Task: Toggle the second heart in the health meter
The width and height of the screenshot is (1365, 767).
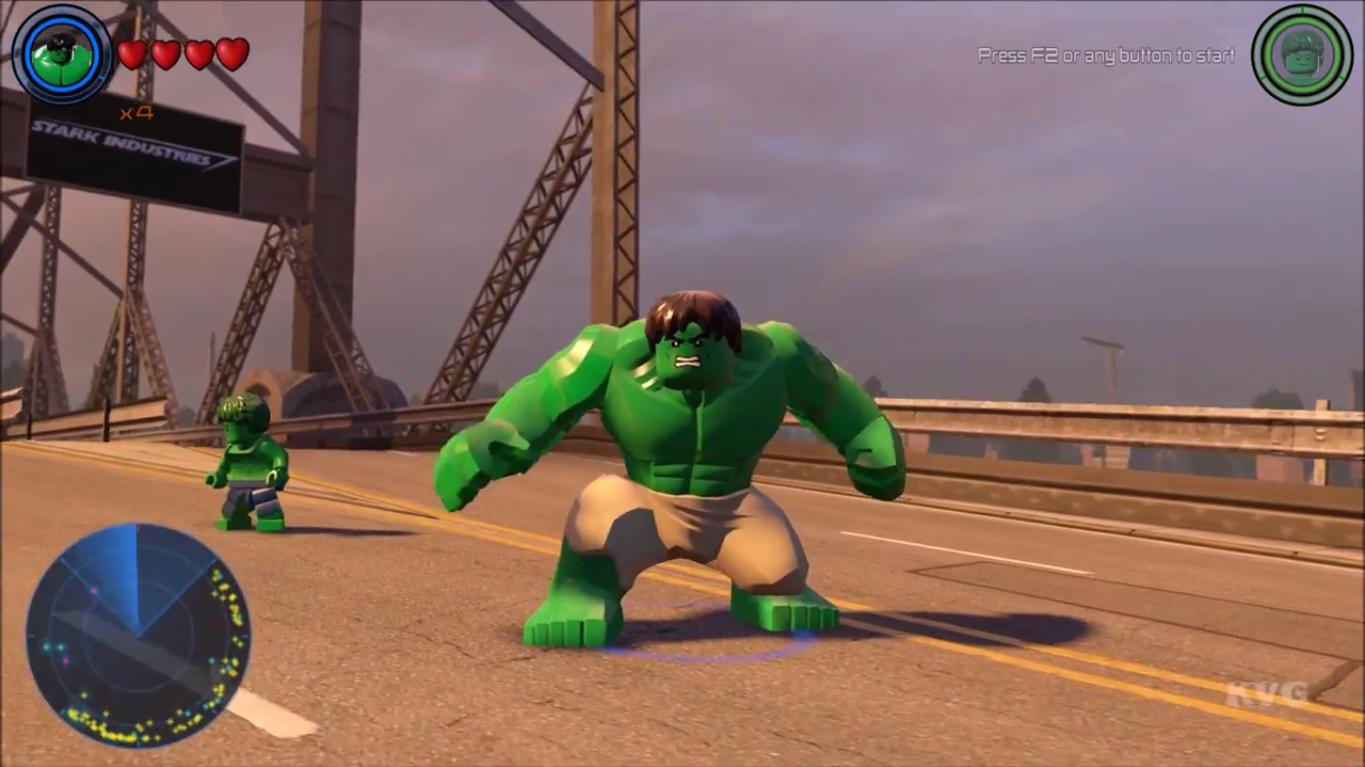Action: (163, 56)
